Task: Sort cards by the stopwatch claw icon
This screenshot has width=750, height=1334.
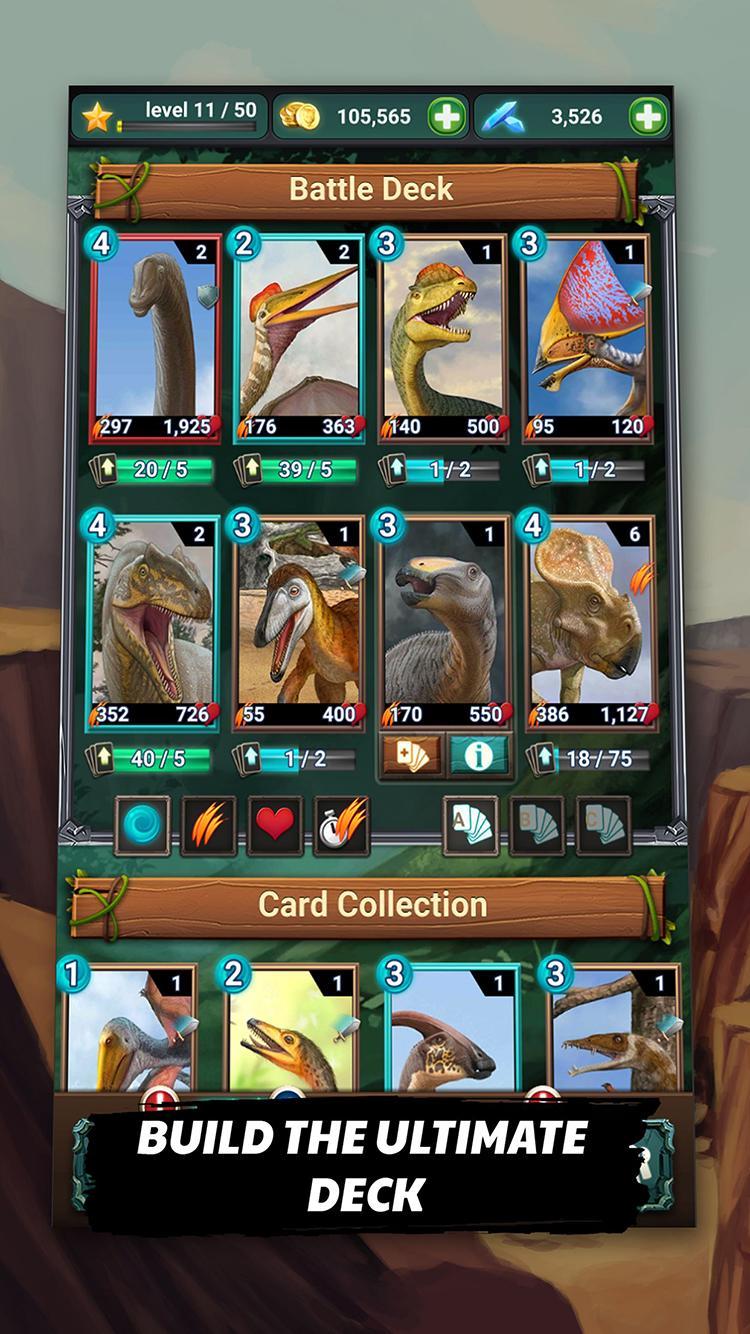Action: tap(341, 825)
